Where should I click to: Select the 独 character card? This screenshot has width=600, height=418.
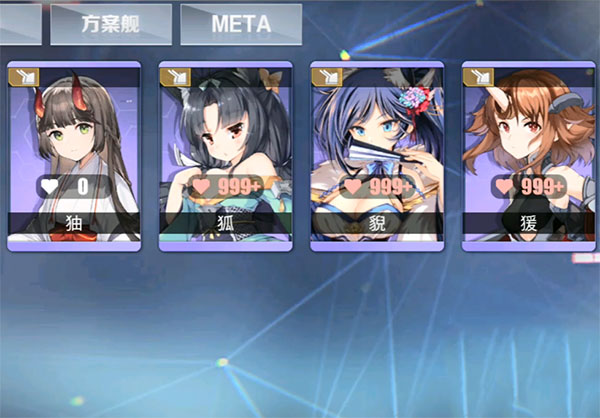(74, 155)
